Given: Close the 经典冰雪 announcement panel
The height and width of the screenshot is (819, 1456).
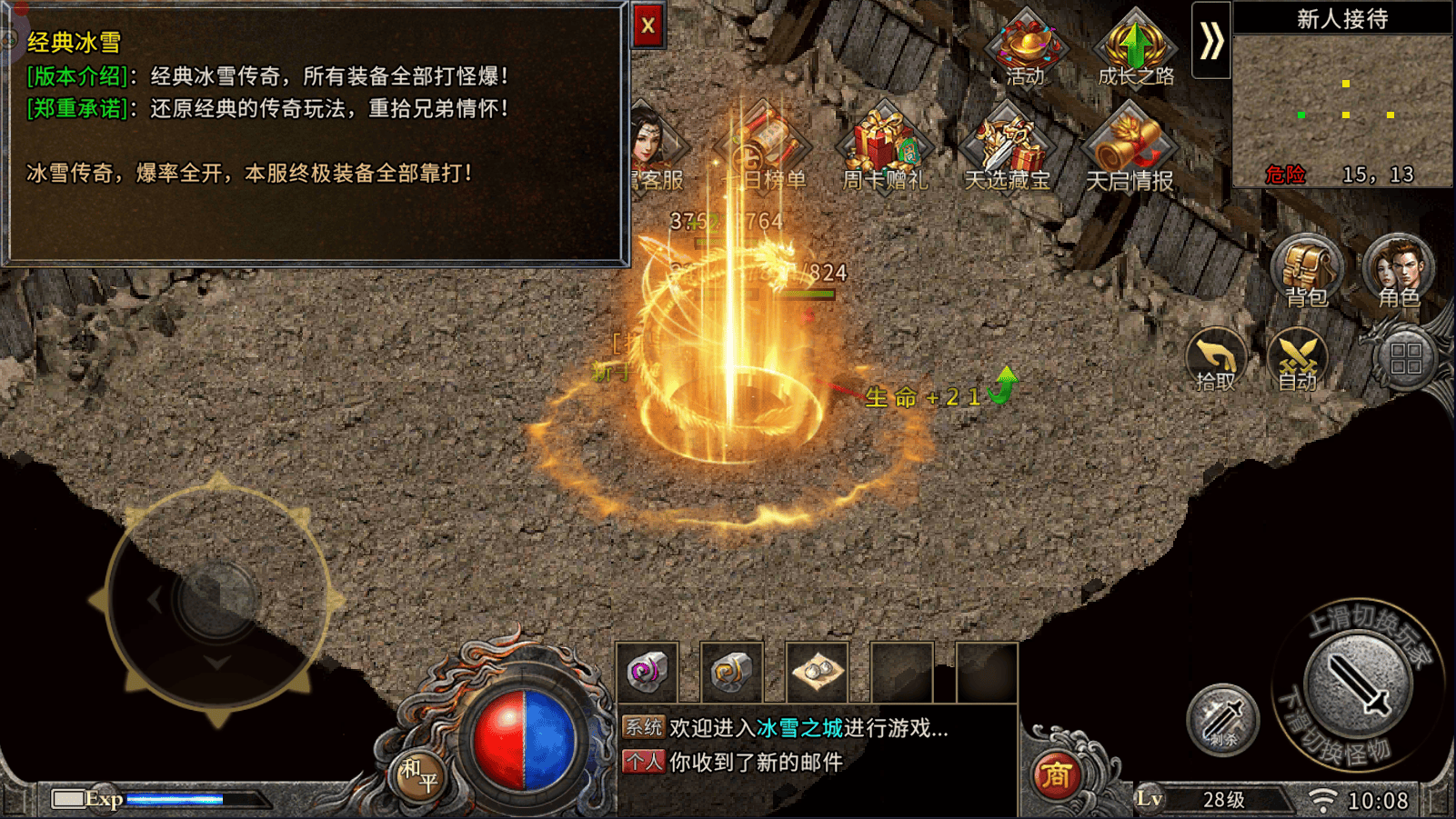Looking at the screenshot, I should tap(648, 25).
